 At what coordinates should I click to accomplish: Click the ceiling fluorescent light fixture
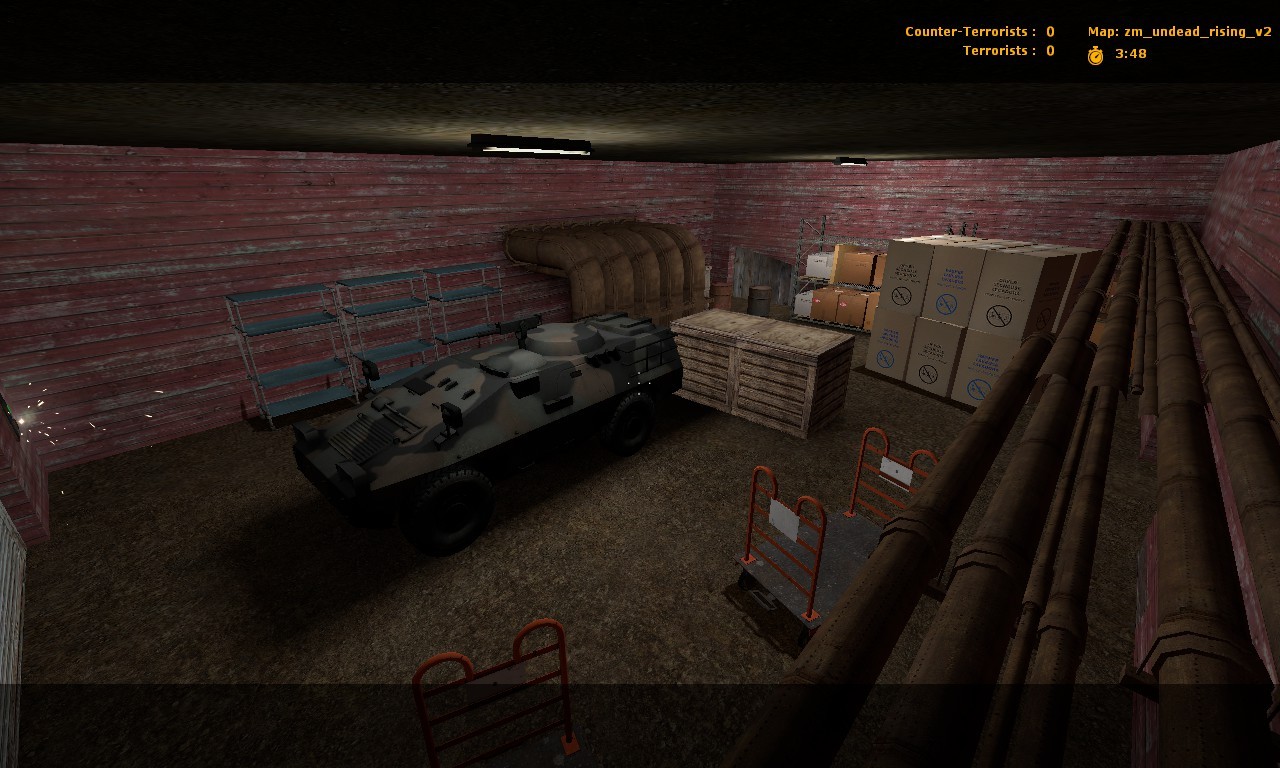[528, 144]
